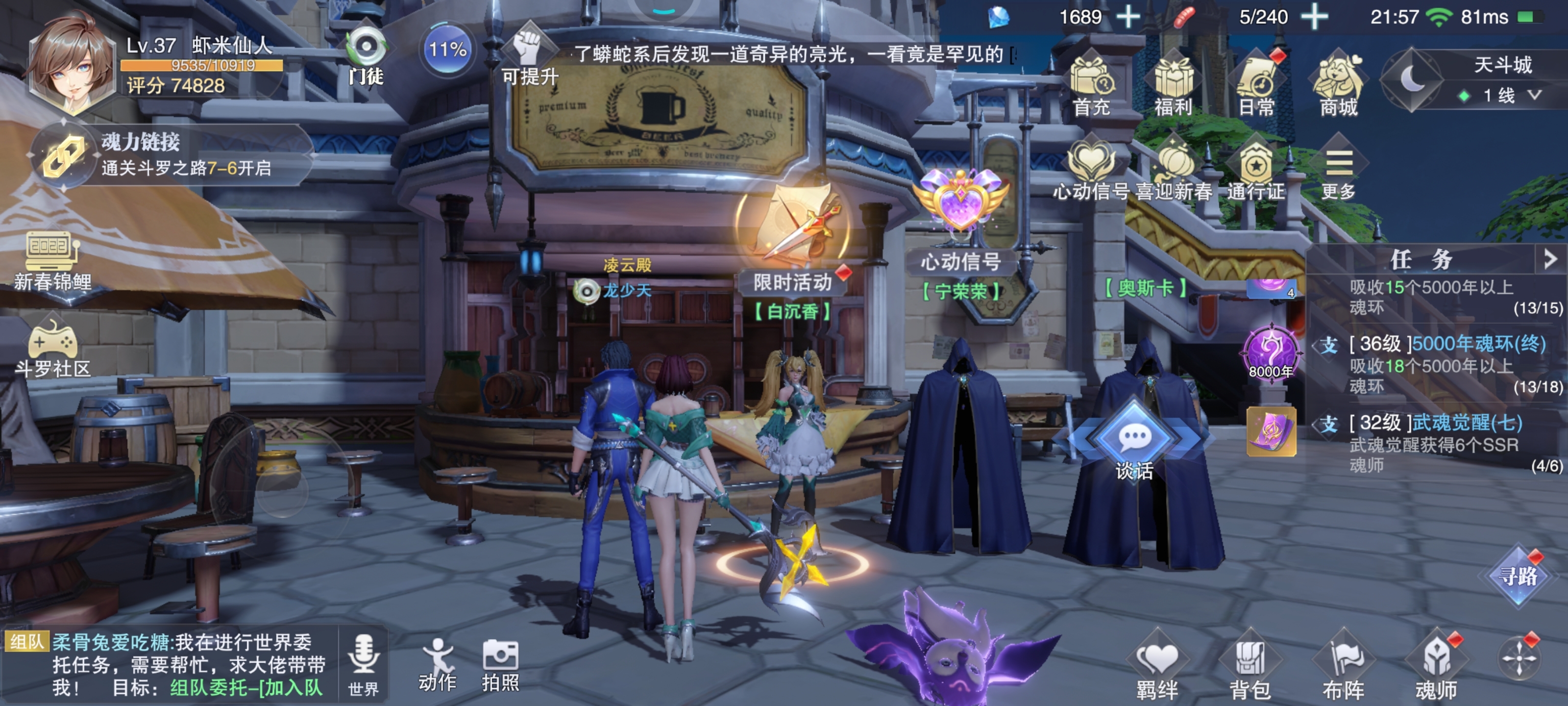Talk to NPC using 谈话 button
1568x706 pixels.
pos(1133,444)
